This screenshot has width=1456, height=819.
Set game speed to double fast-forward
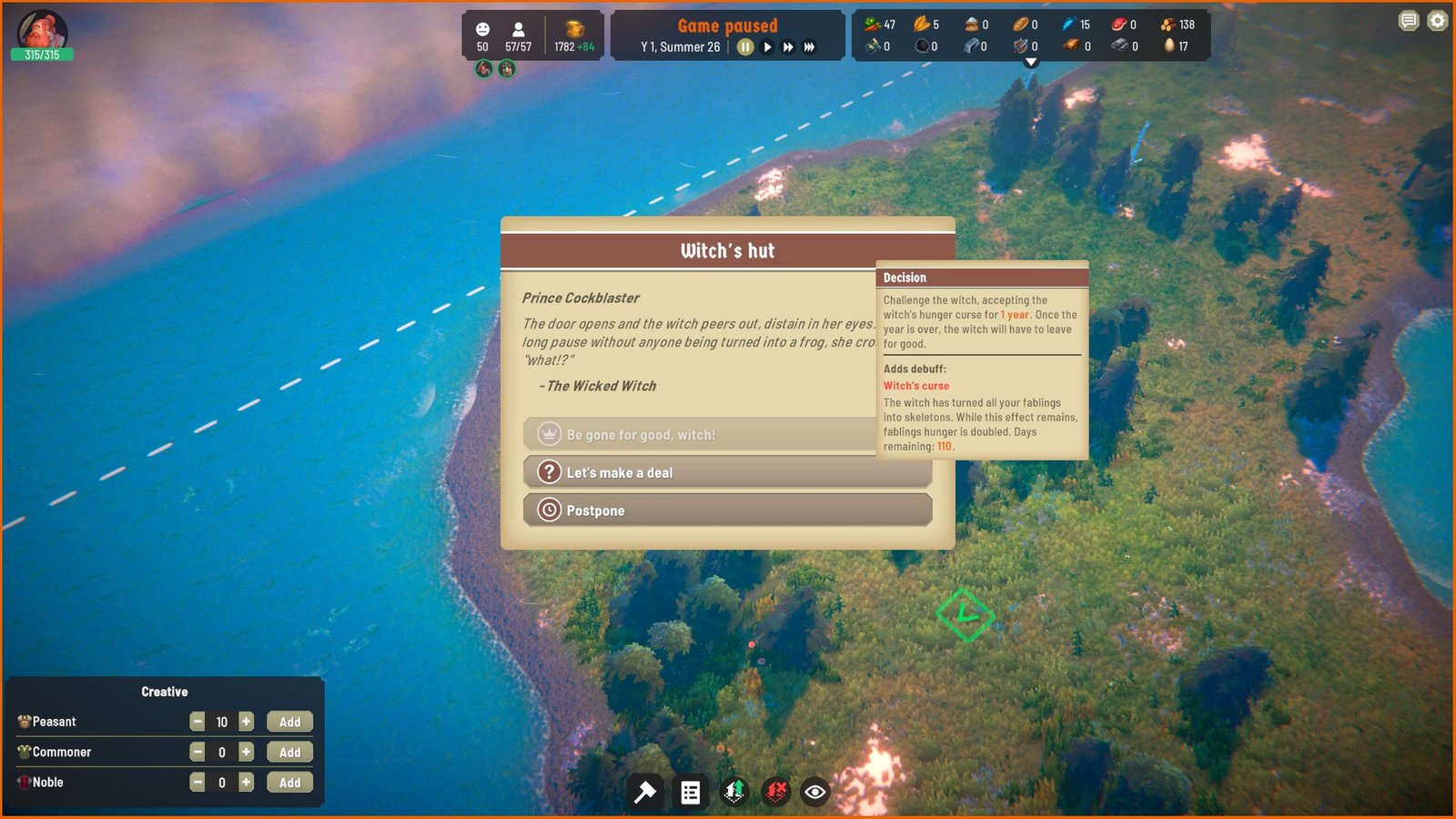pos(788,47)
